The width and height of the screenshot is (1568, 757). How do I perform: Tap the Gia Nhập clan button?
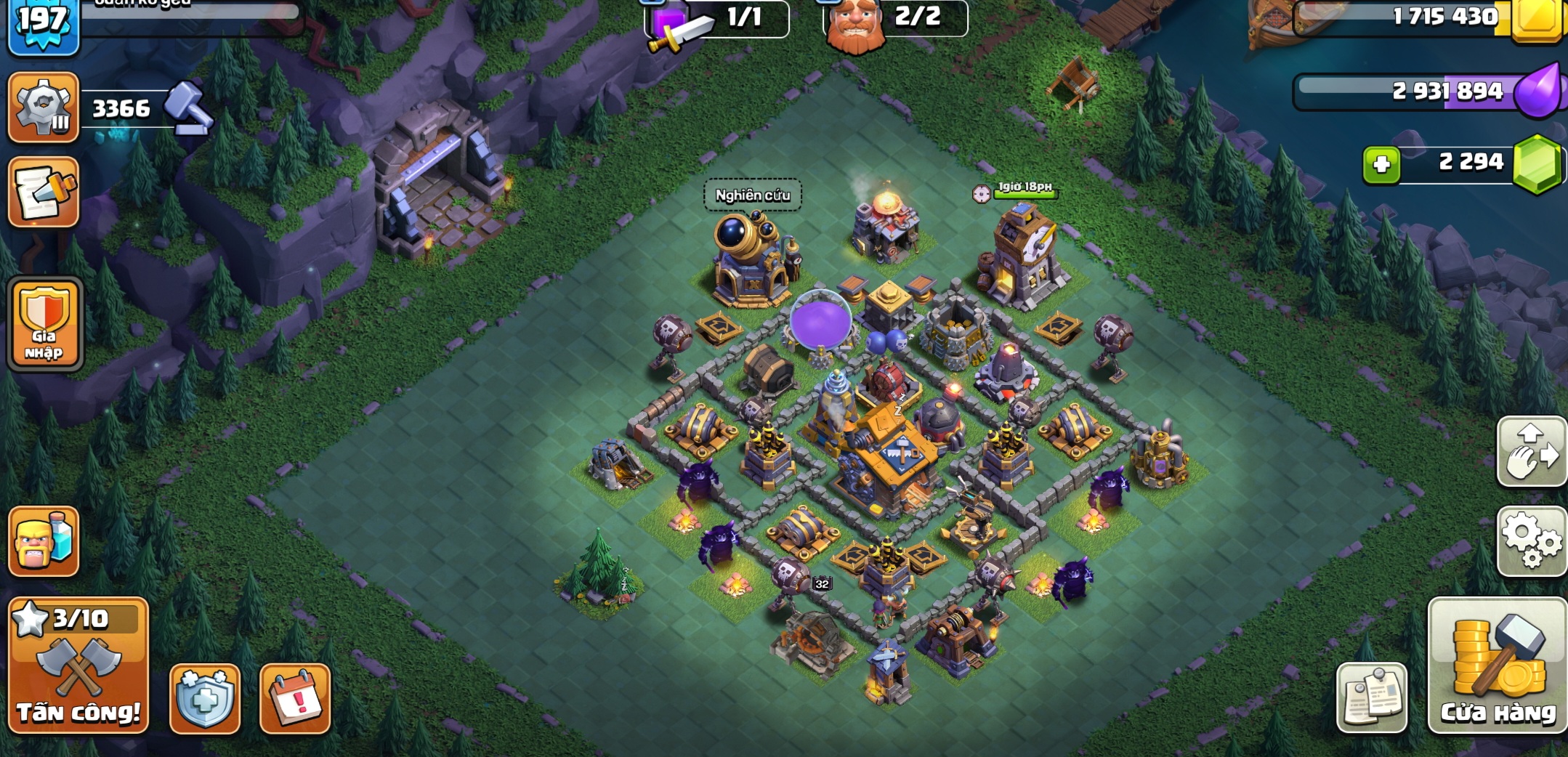pos(44,324)
